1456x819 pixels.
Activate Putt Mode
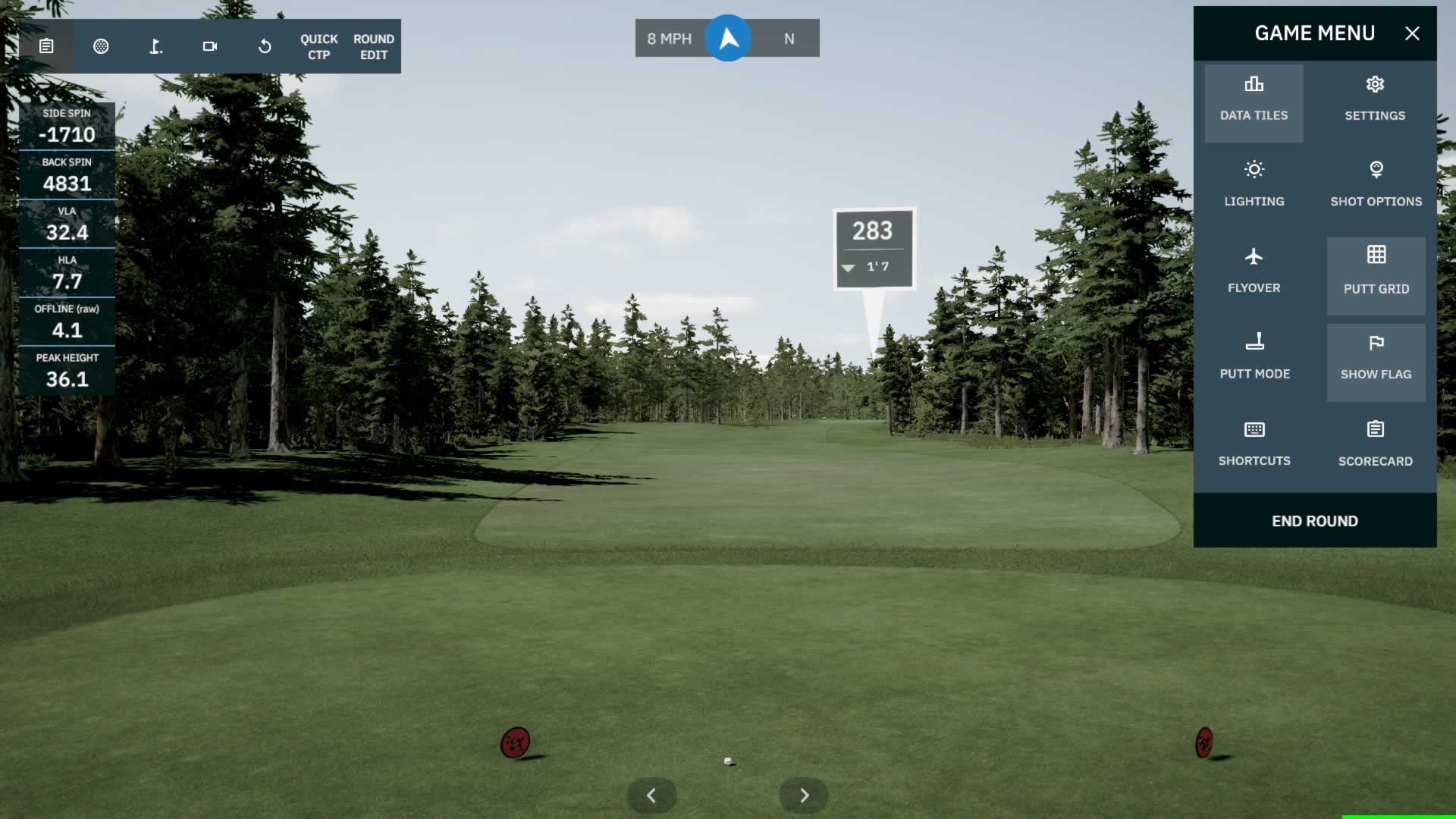[x=1254, y=358]
